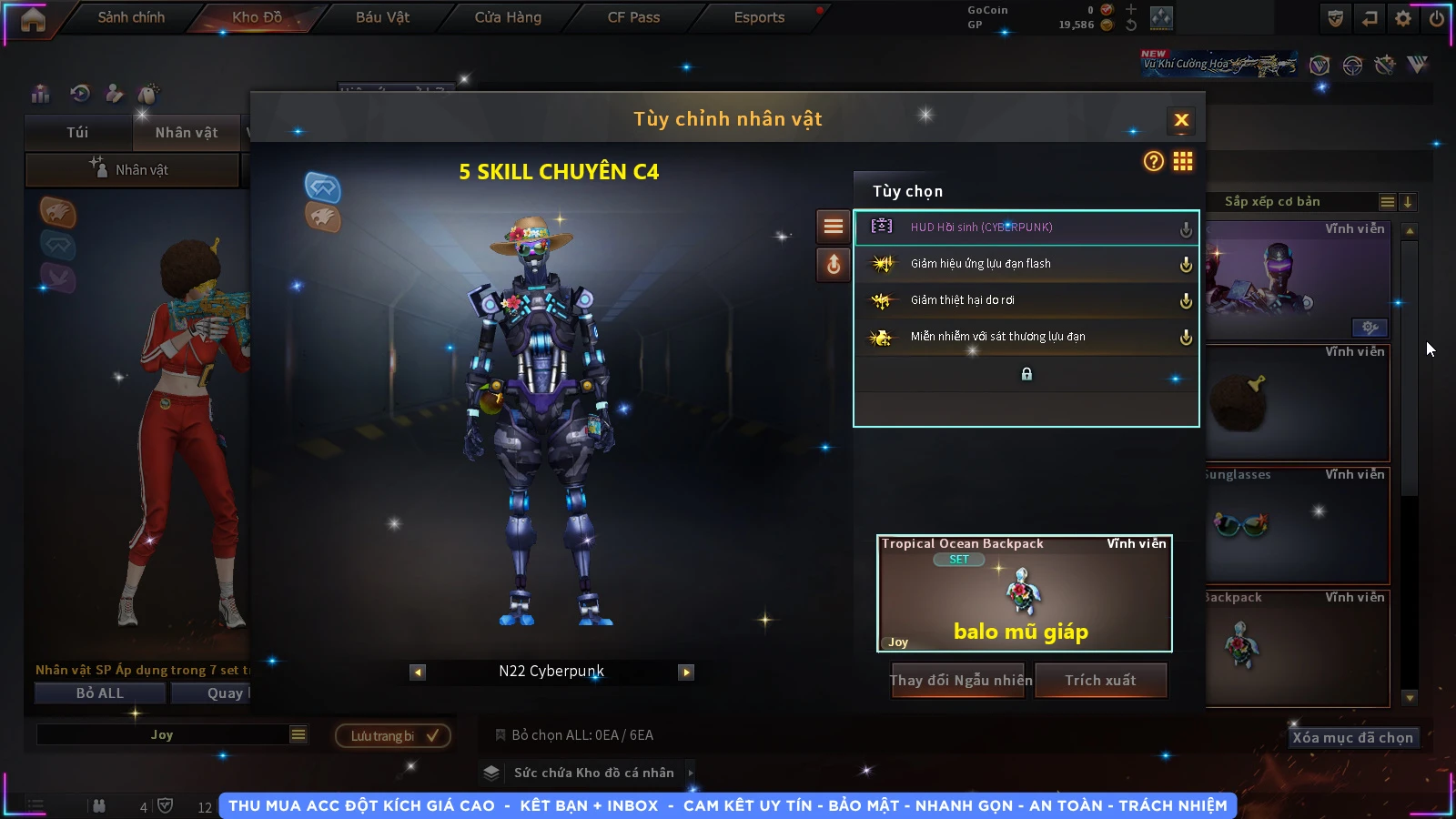Open the CF Pass page

pyautogui.click(x=633, y=17)
